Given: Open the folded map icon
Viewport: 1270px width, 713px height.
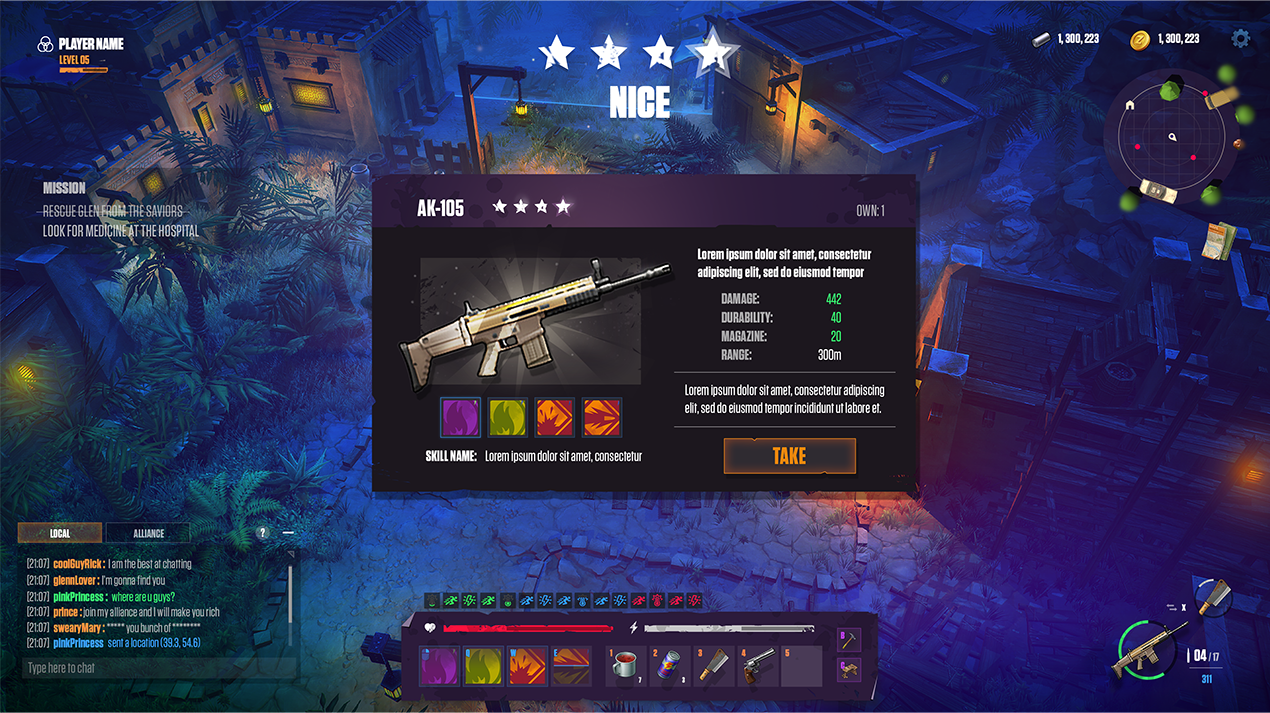Looking at the screenshot, I should pyautogui.click(x=1220, y=241).
